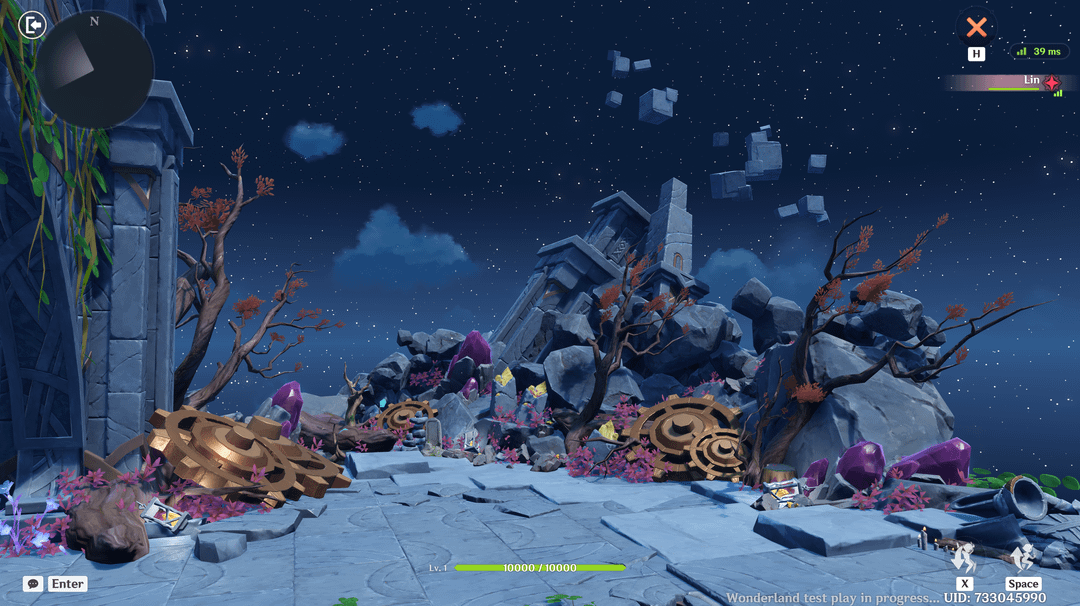Activate the jump ability icon
1080x606 pixels.
point(1022,558)
